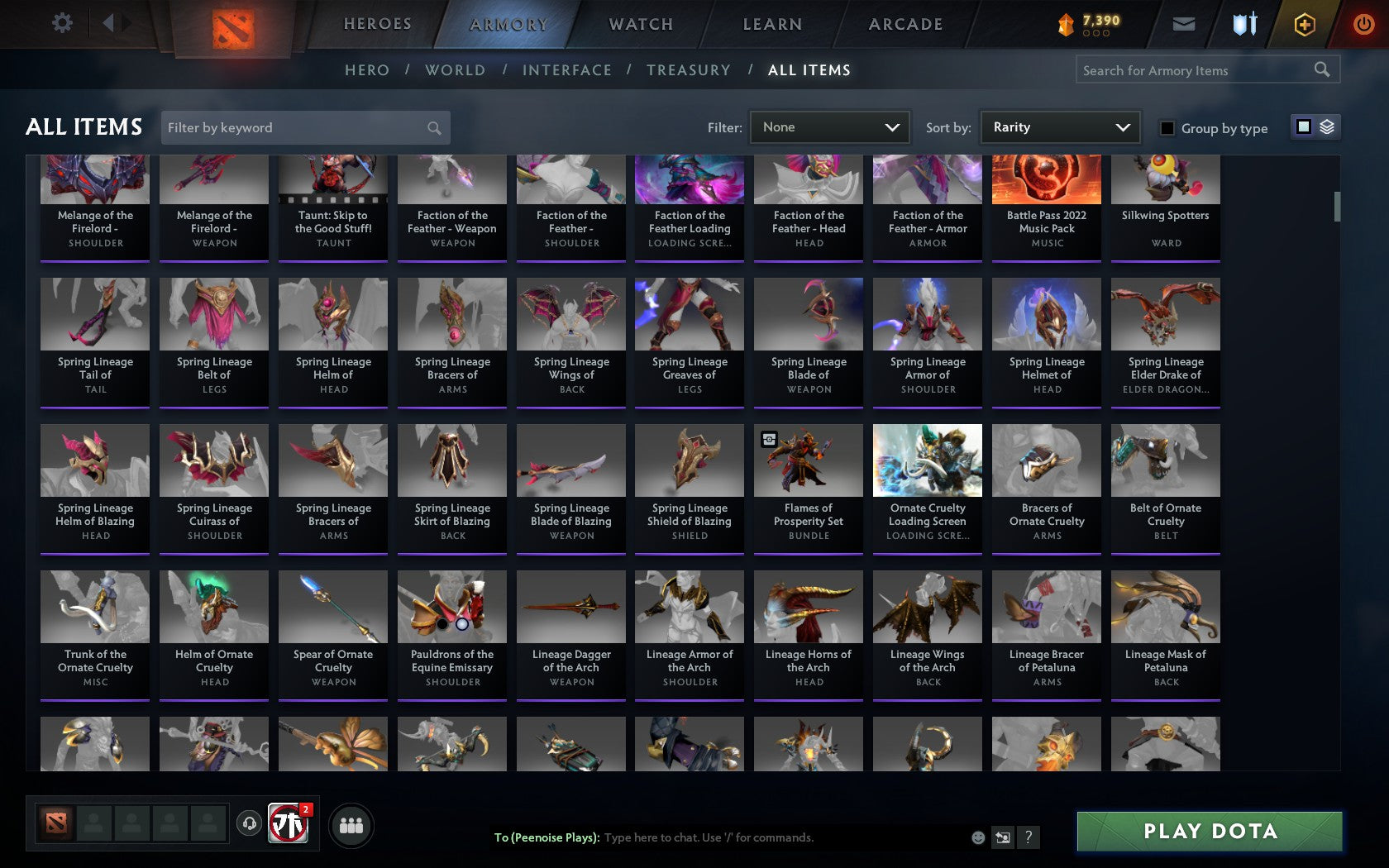The image size is (1389, 868).
Task: Toggle the layered view display option
Action: coord(1328,127)
